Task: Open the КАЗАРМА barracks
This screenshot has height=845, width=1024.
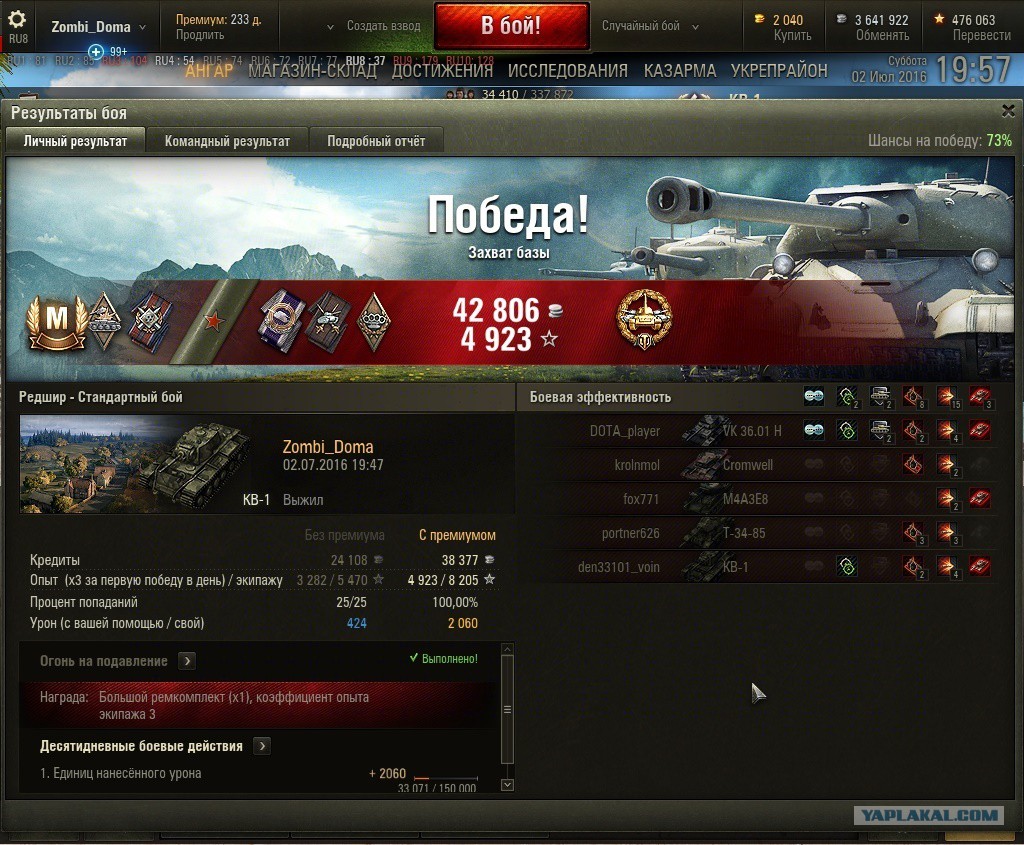Action: 680,71
